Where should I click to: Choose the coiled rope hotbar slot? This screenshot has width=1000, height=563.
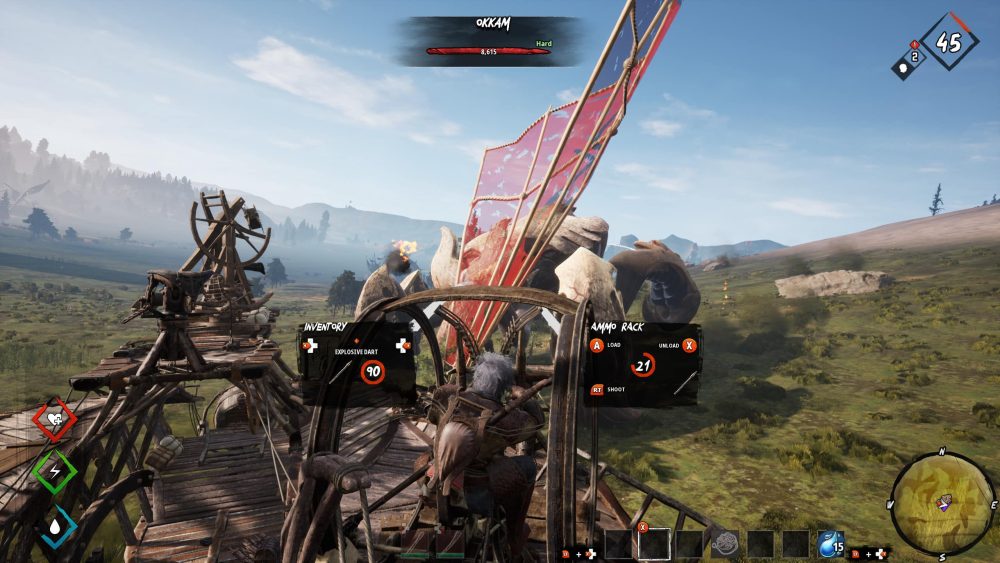726,544
